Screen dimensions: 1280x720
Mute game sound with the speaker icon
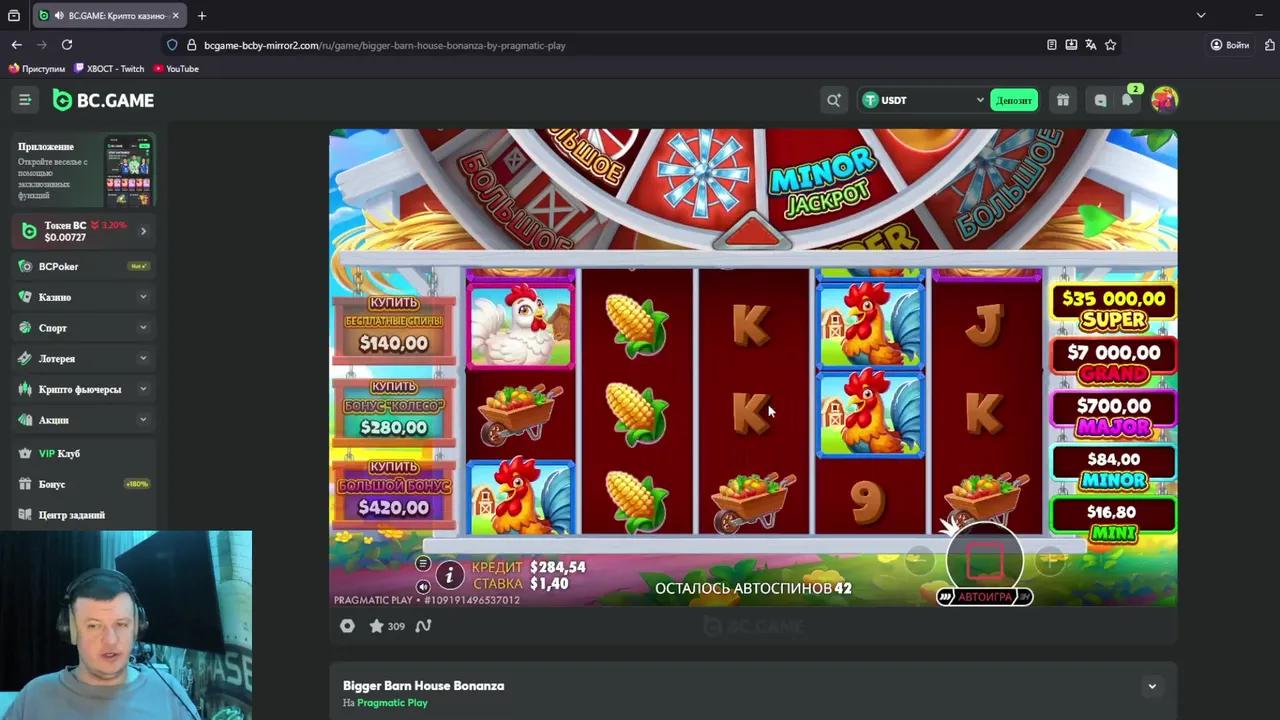pos(422,587)
